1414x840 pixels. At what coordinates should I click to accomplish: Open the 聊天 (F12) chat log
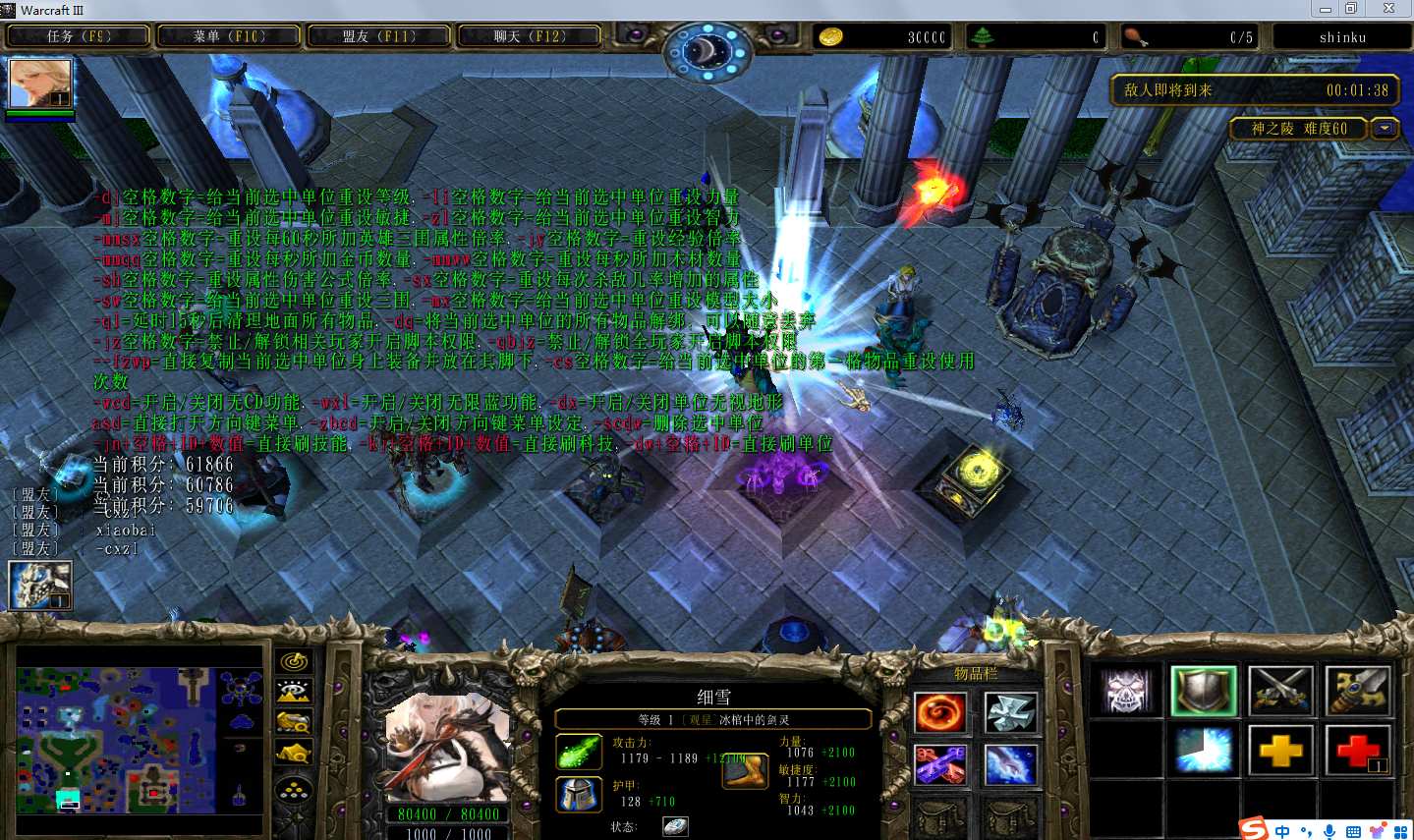click(530, 36)
